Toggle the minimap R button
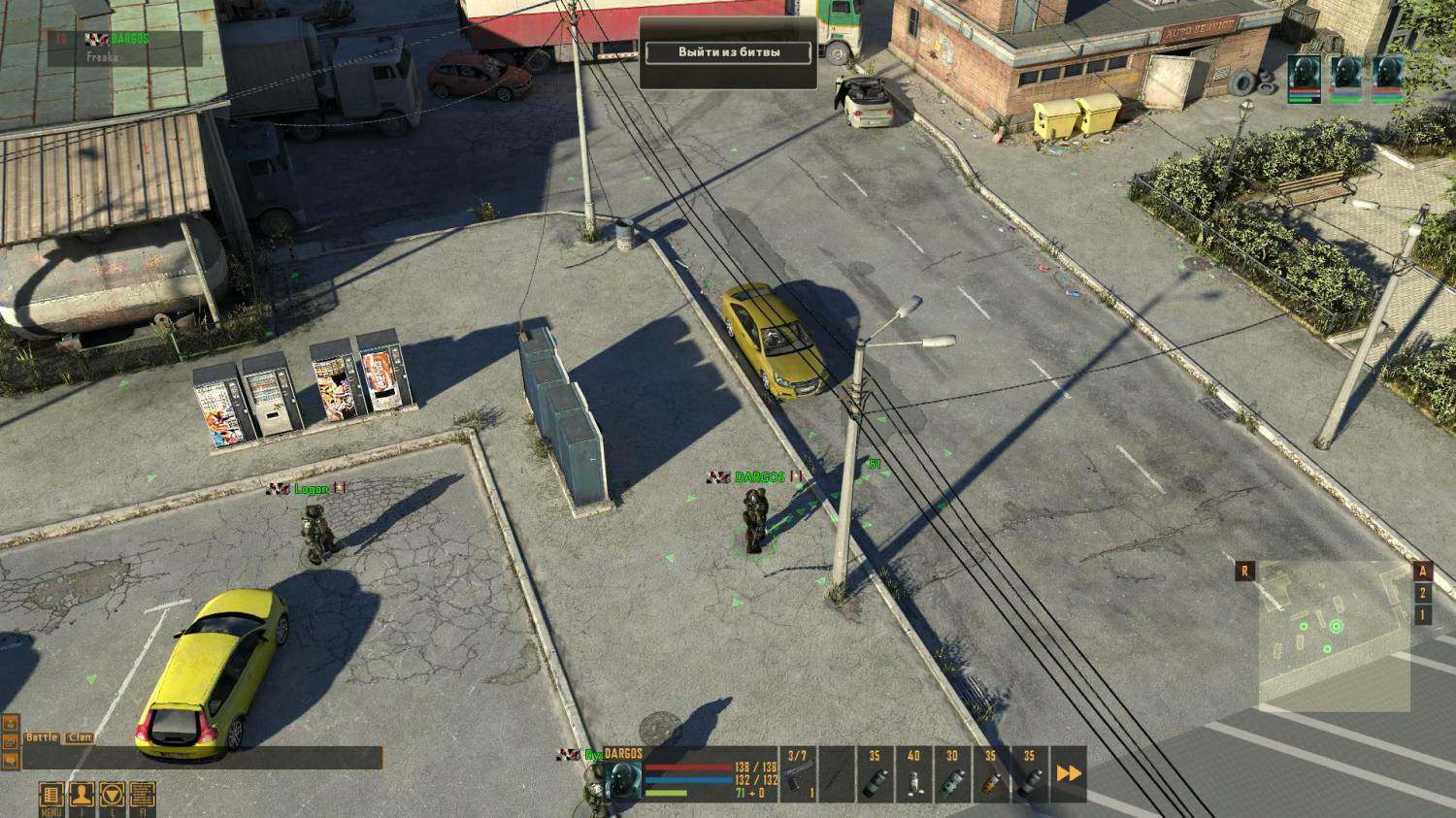 click(x=1244, y=572)
